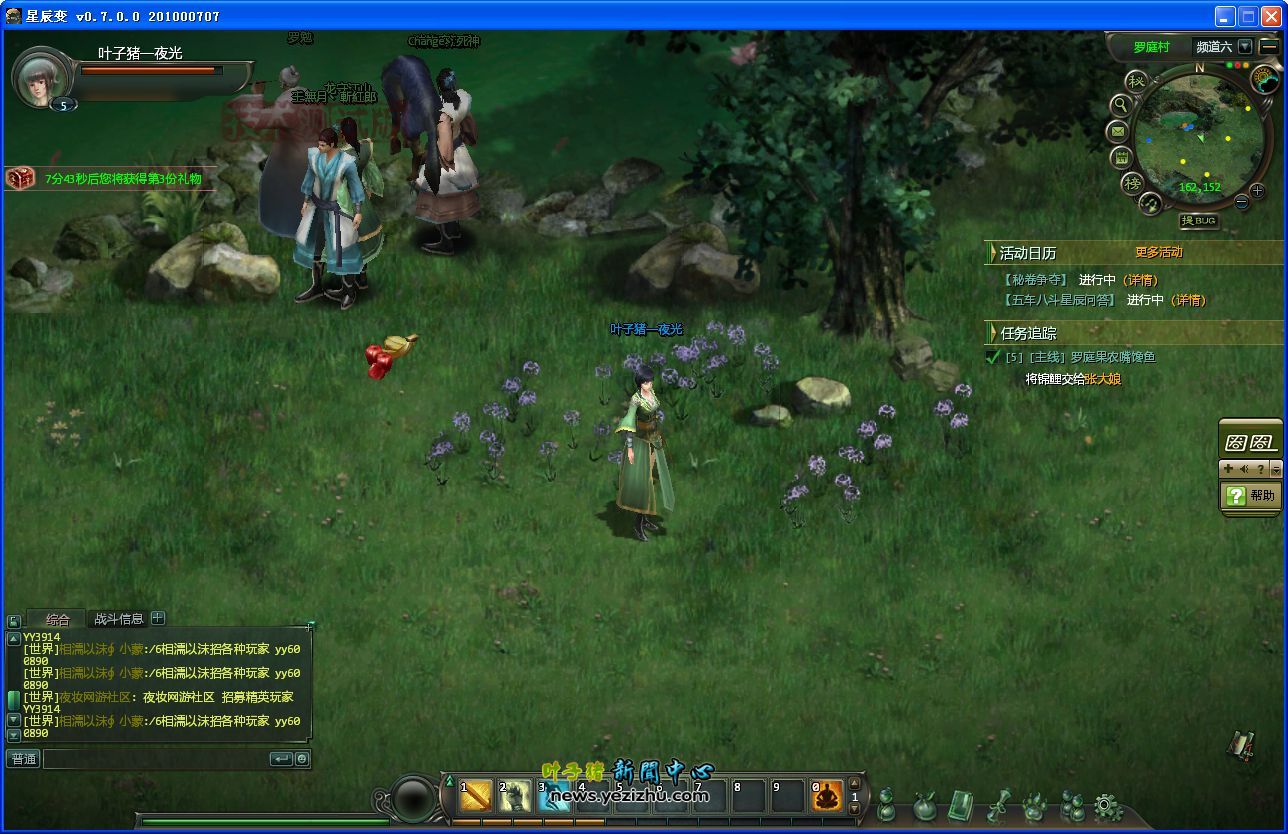Screen dimensions: 1288x834
Task: Switch to the 战斗信息 chat tab
Action: click(x=118, y=619)
